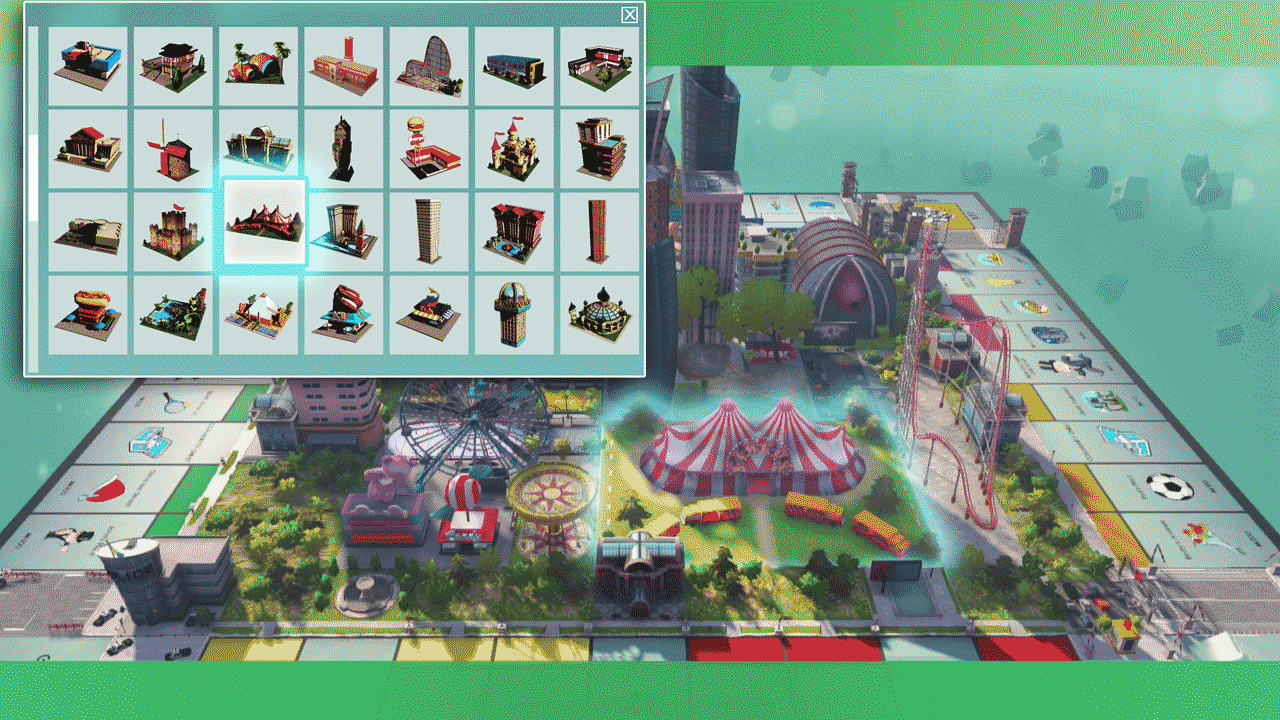The height and width of the screenshot is (720, 1280).
Task: Click the big top circus tent on the board
Action: pyautogui.click(x=755, y=440)
